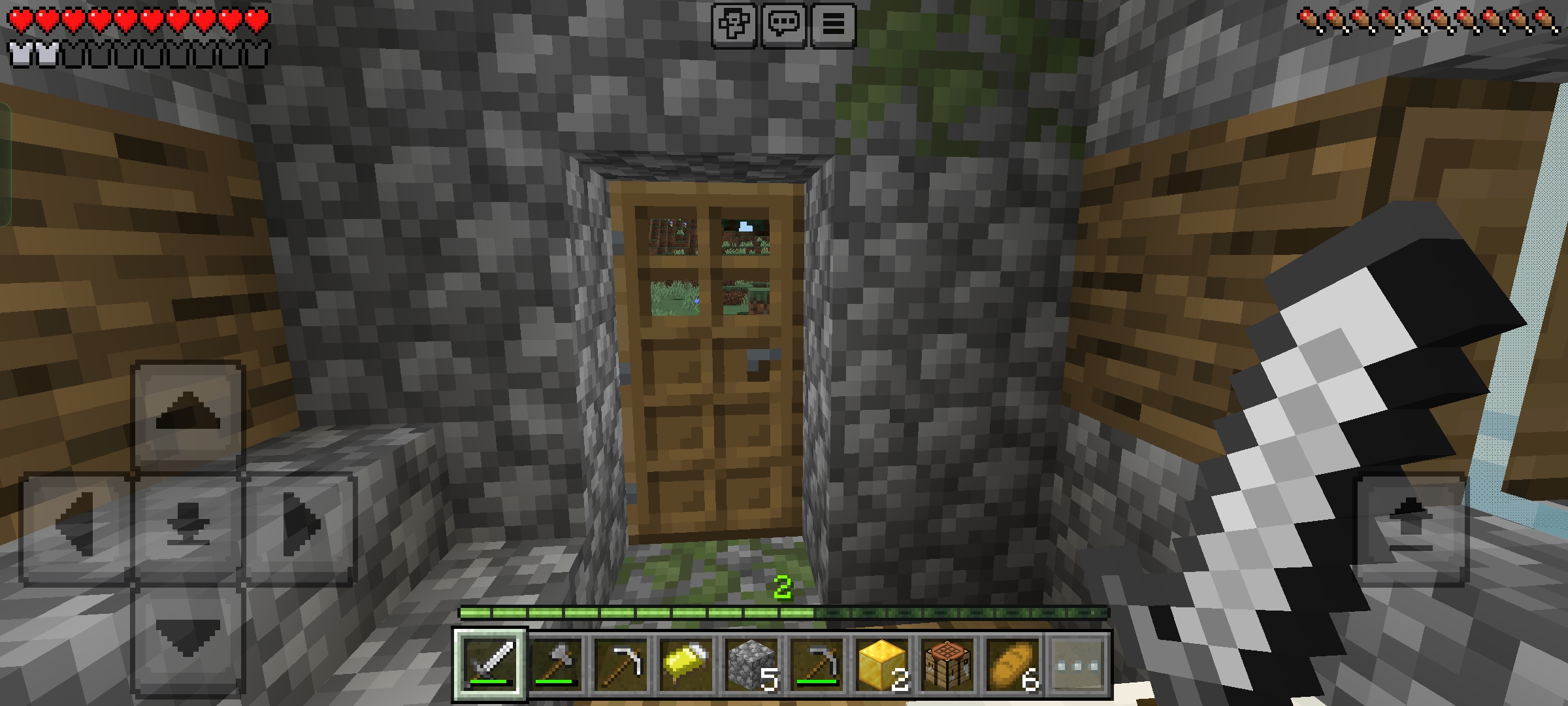Select the gold blocks in the hotbar

(881, 665)
